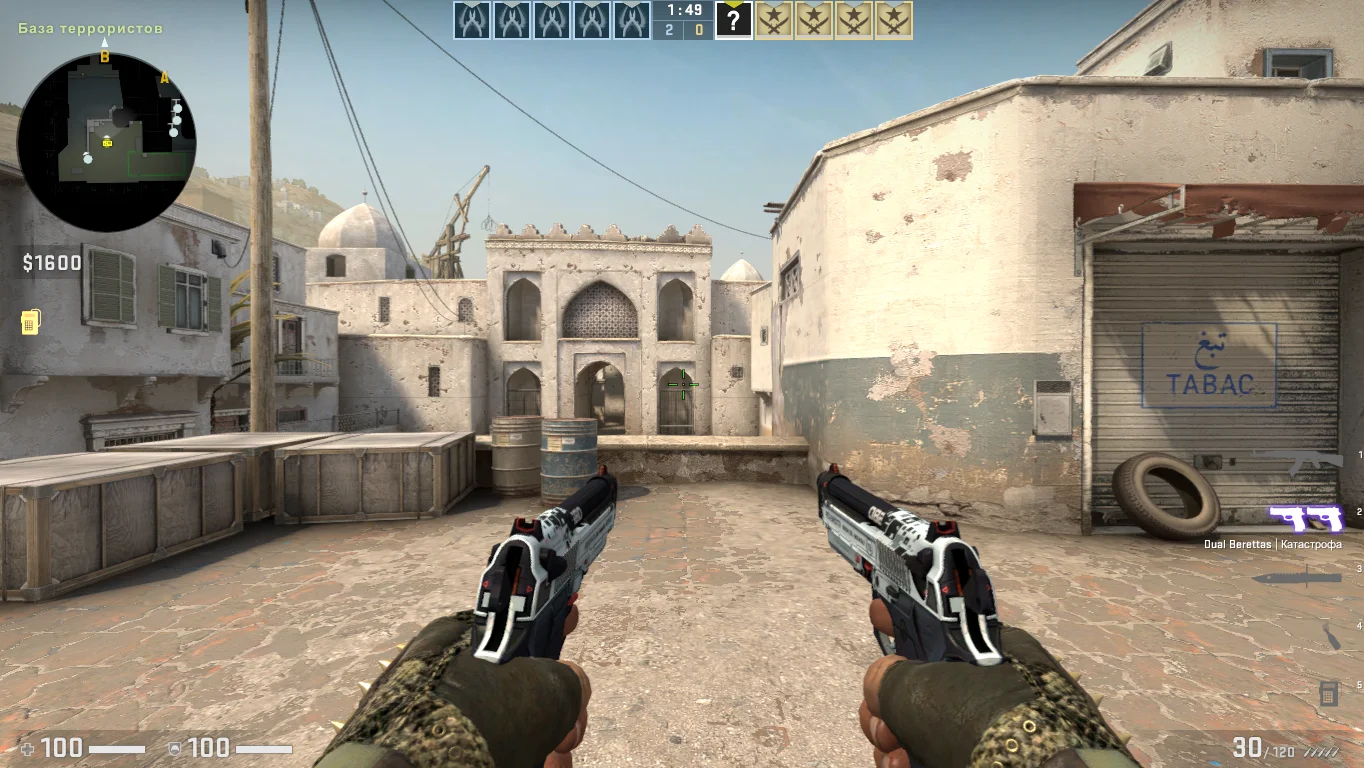
Task: Click the yellow bomb carrier icon
Action: 30,322
